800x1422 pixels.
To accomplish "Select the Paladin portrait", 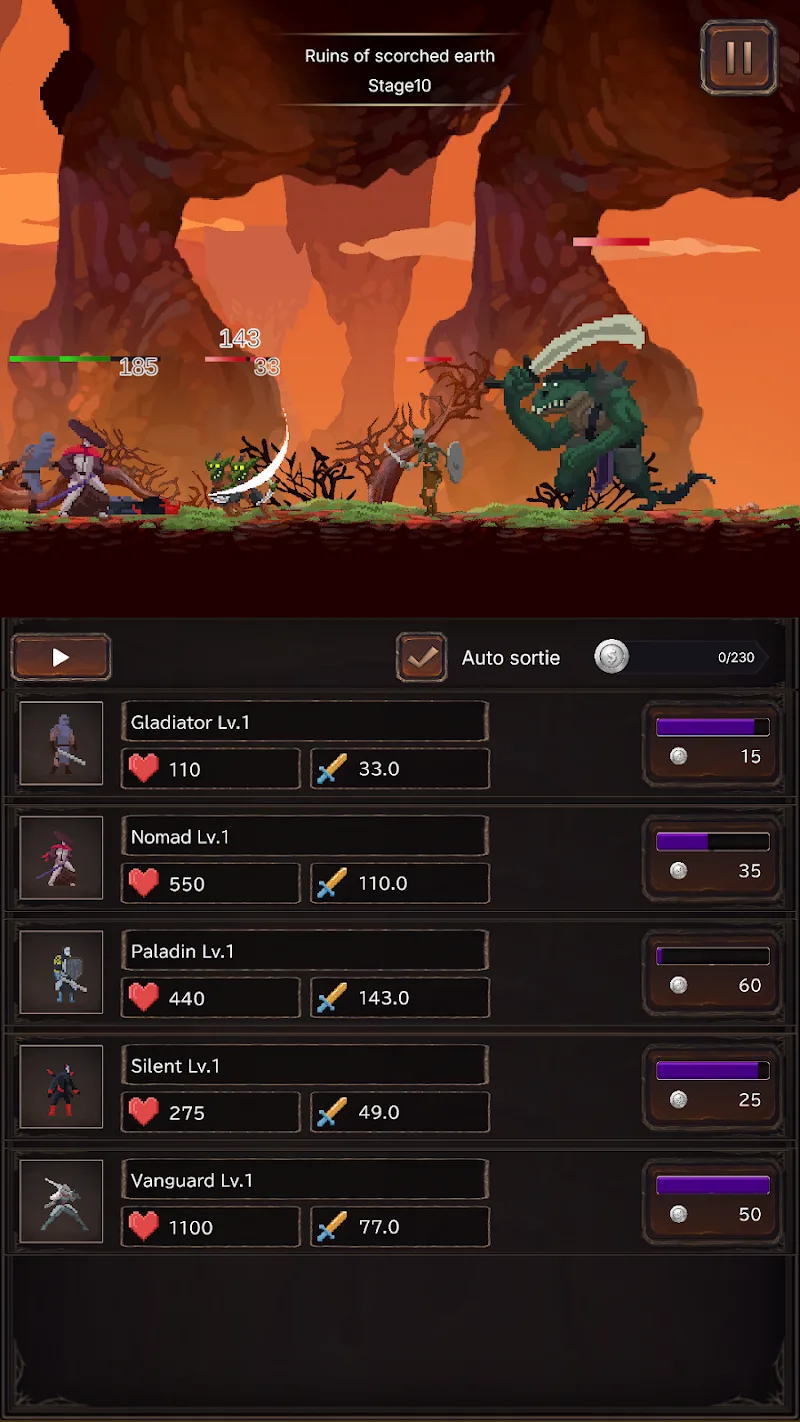I will pyautogui.click(x=61, y=972).
